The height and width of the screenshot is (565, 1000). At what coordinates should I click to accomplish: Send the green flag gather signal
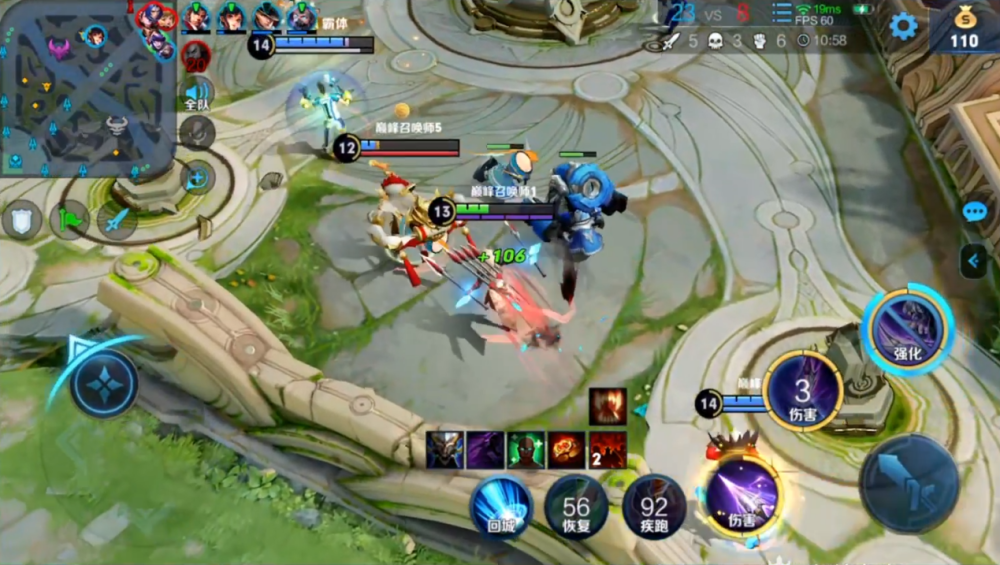[x=70, y=218]
